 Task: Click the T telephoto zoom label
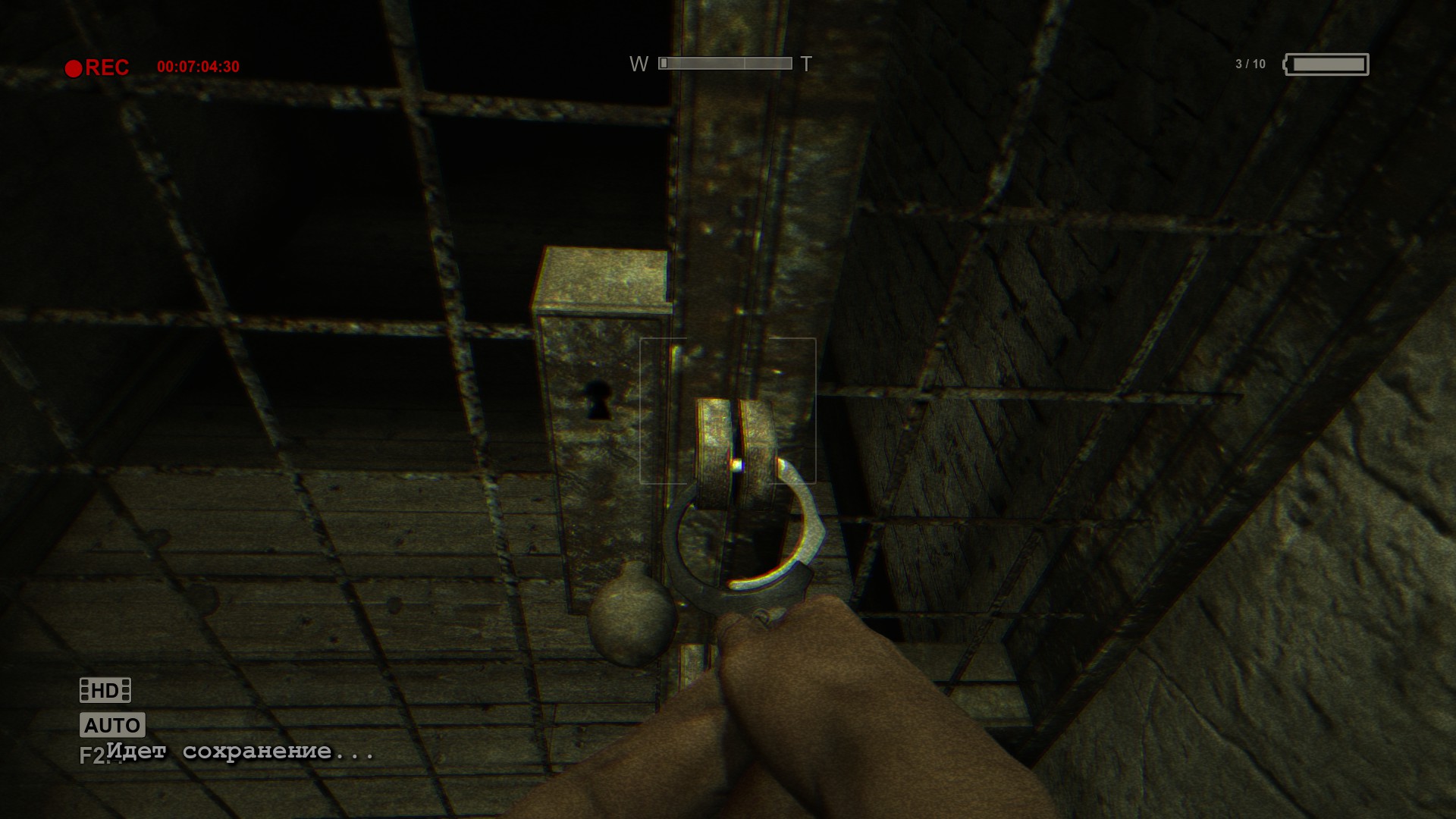coord(805,64)
